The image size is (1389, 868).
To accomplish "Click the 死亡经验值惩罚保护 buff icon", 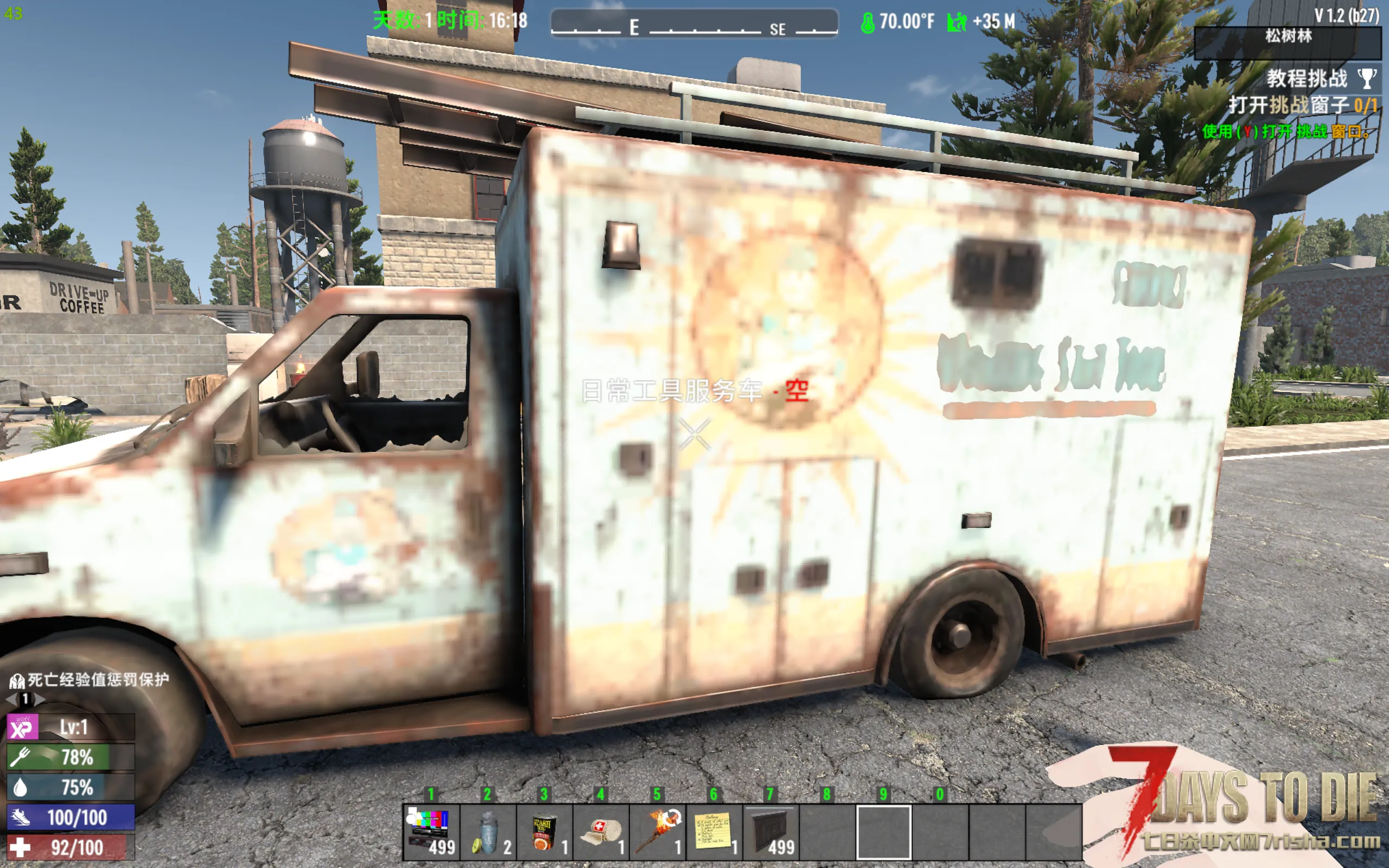I will tap(17, 681).
